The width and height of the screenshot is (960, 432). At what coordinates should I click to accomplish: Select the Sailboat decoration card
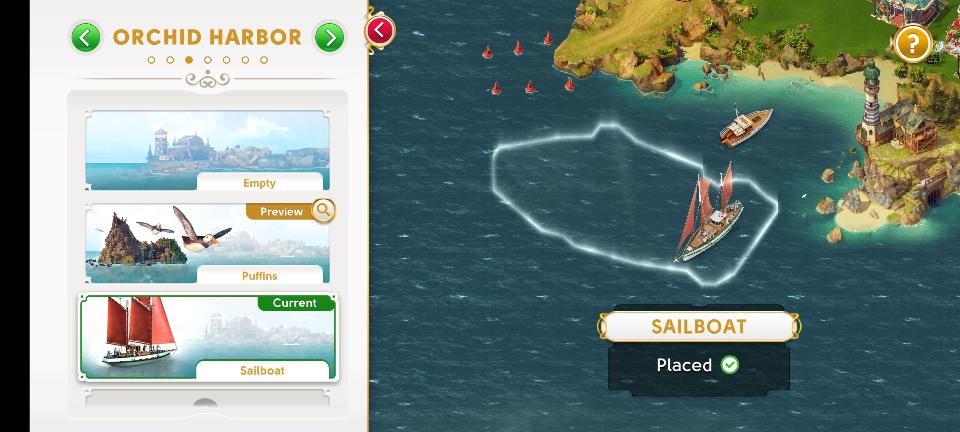(x=207, y=337)
